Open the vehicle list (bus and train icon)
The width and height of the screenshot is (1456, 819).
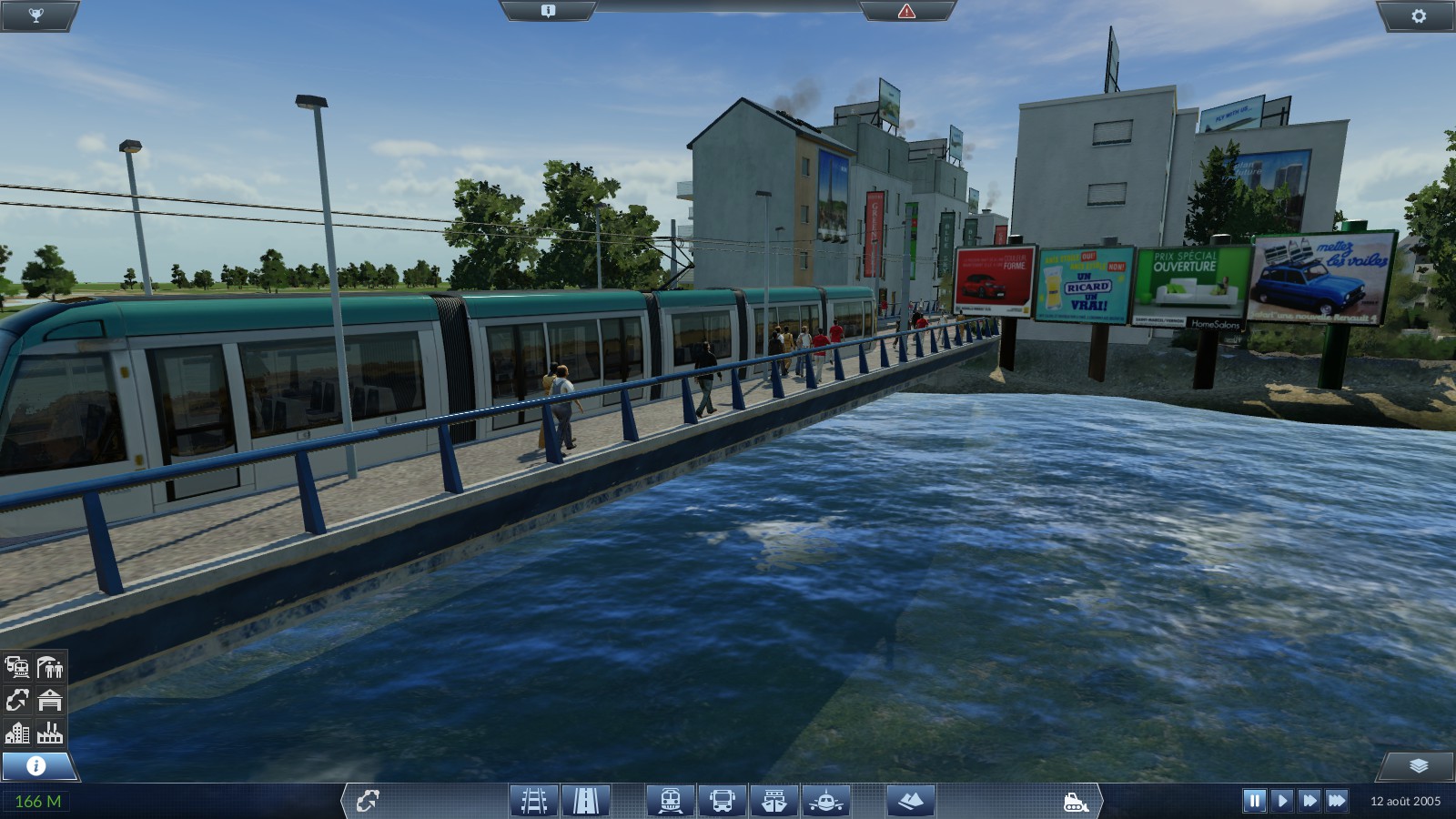pyautogui.click(x=17, y=667)
